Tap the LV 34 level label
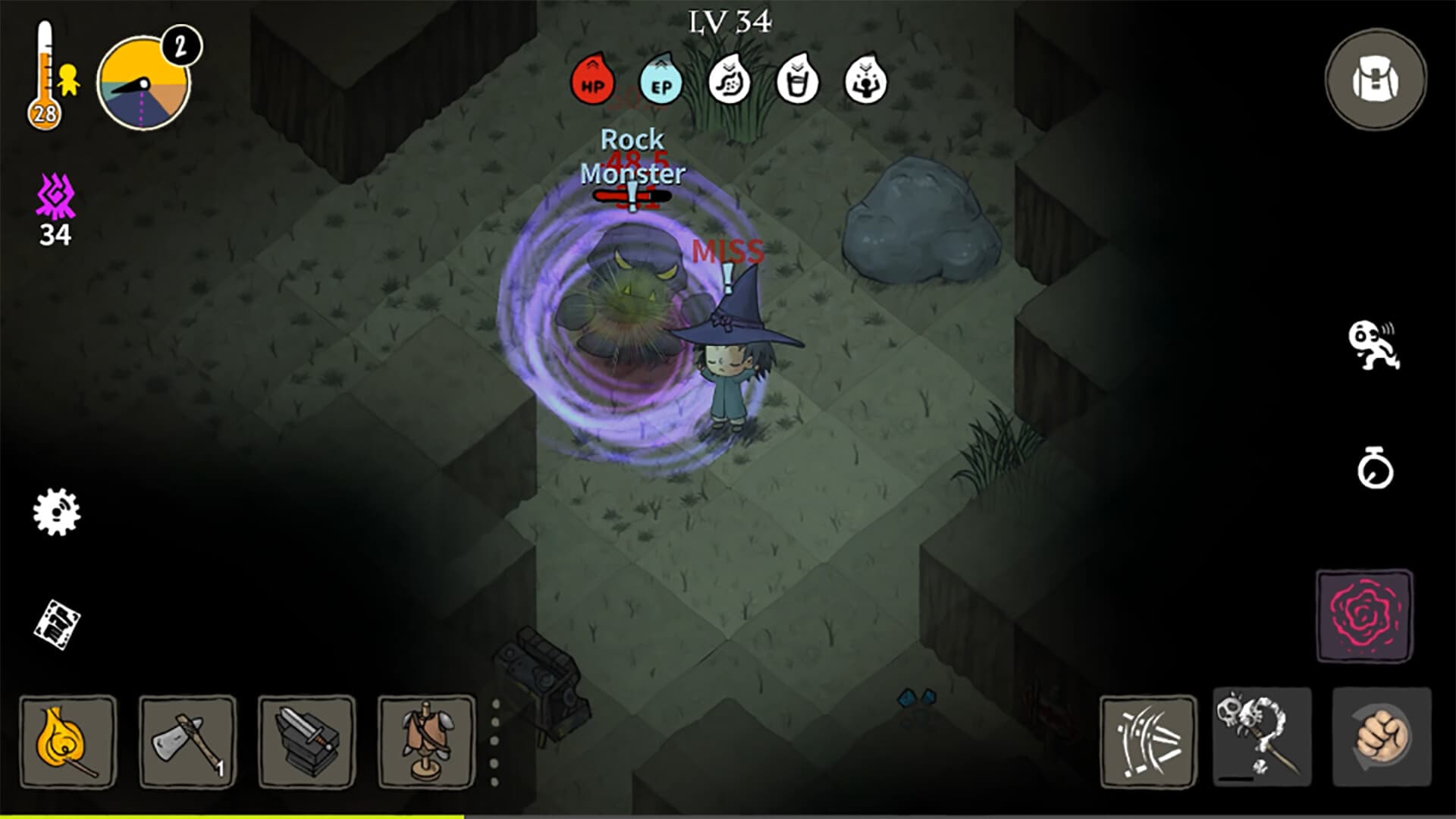This screenshot has height=819, width=1456. pyautogui.click(x=730, y=21)
